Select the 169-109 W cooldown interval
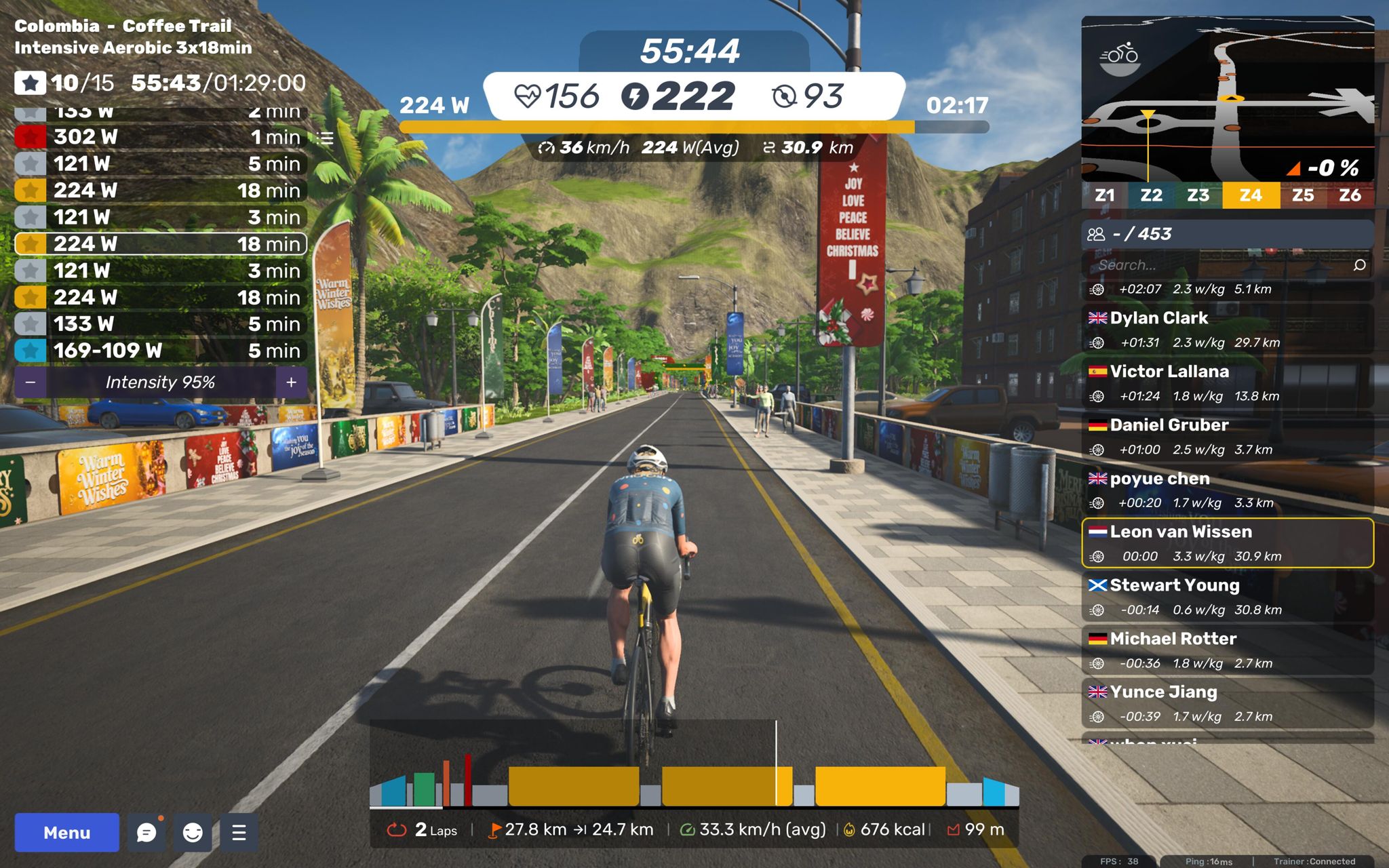 click(160, 351)
